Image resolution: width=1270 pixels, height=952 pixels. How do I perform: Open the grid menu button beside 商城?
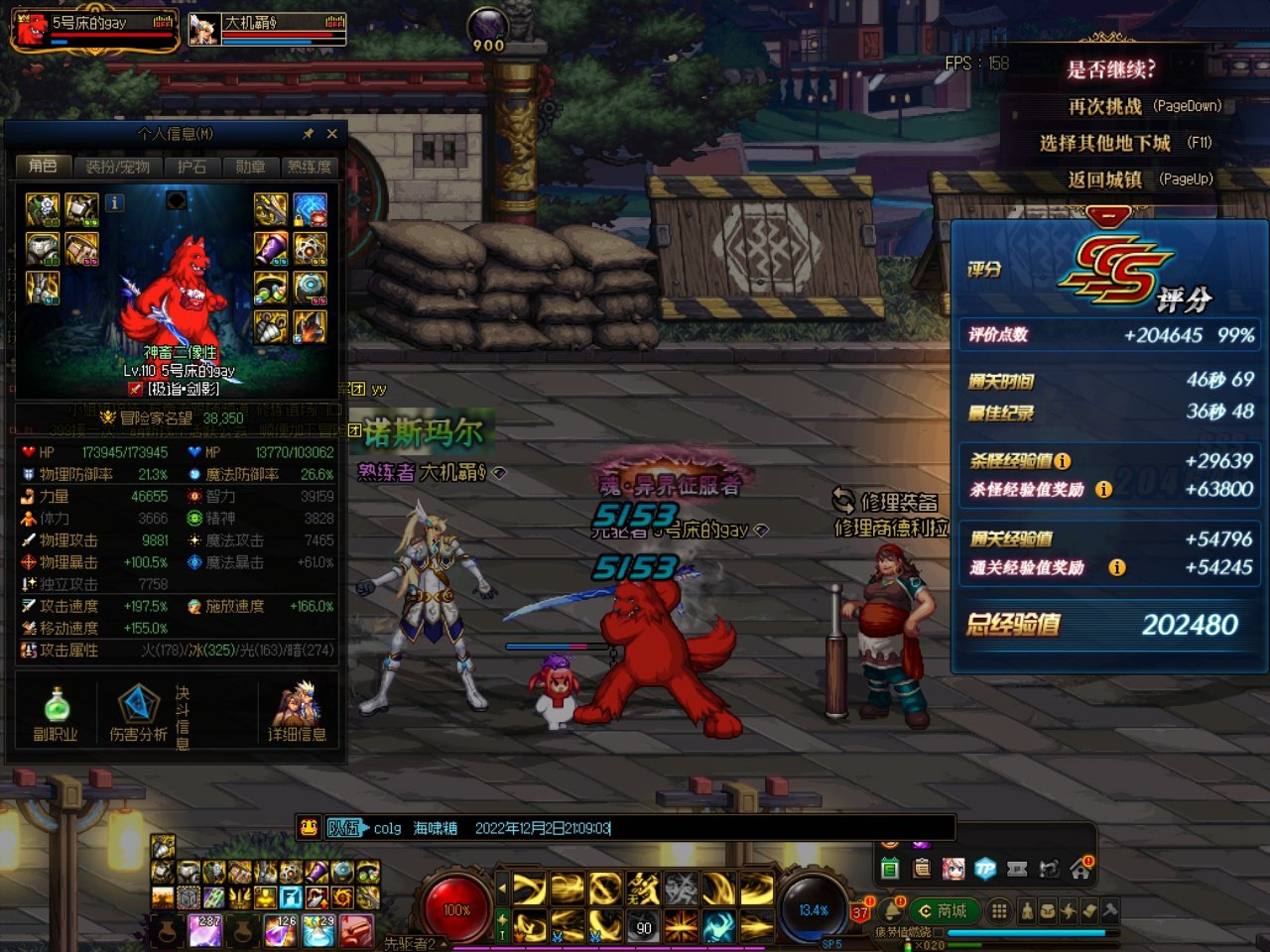pyautogui.click(x=999, y=910)
